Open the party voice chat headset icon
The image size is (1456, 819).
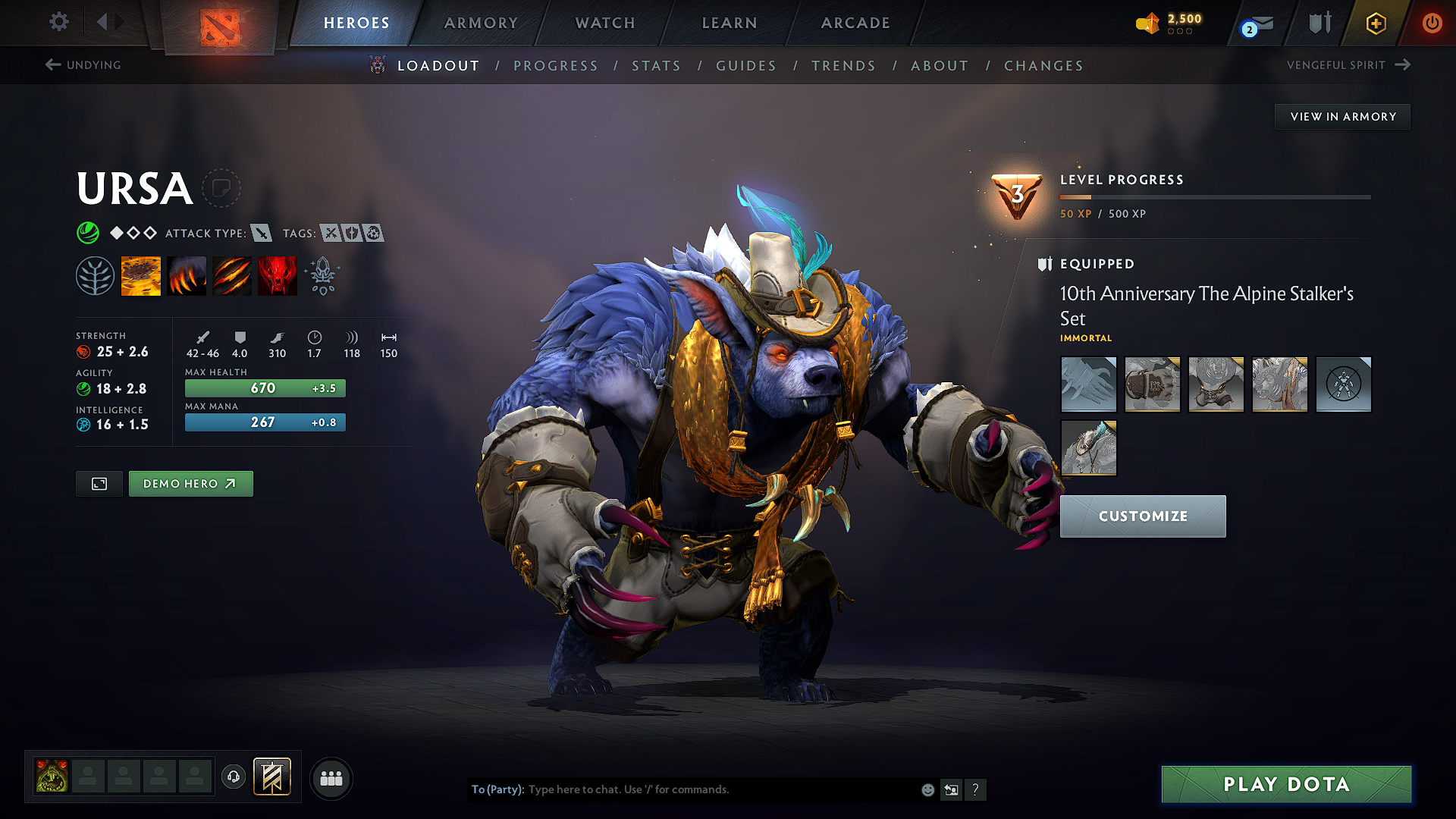[x=234, y=777]
